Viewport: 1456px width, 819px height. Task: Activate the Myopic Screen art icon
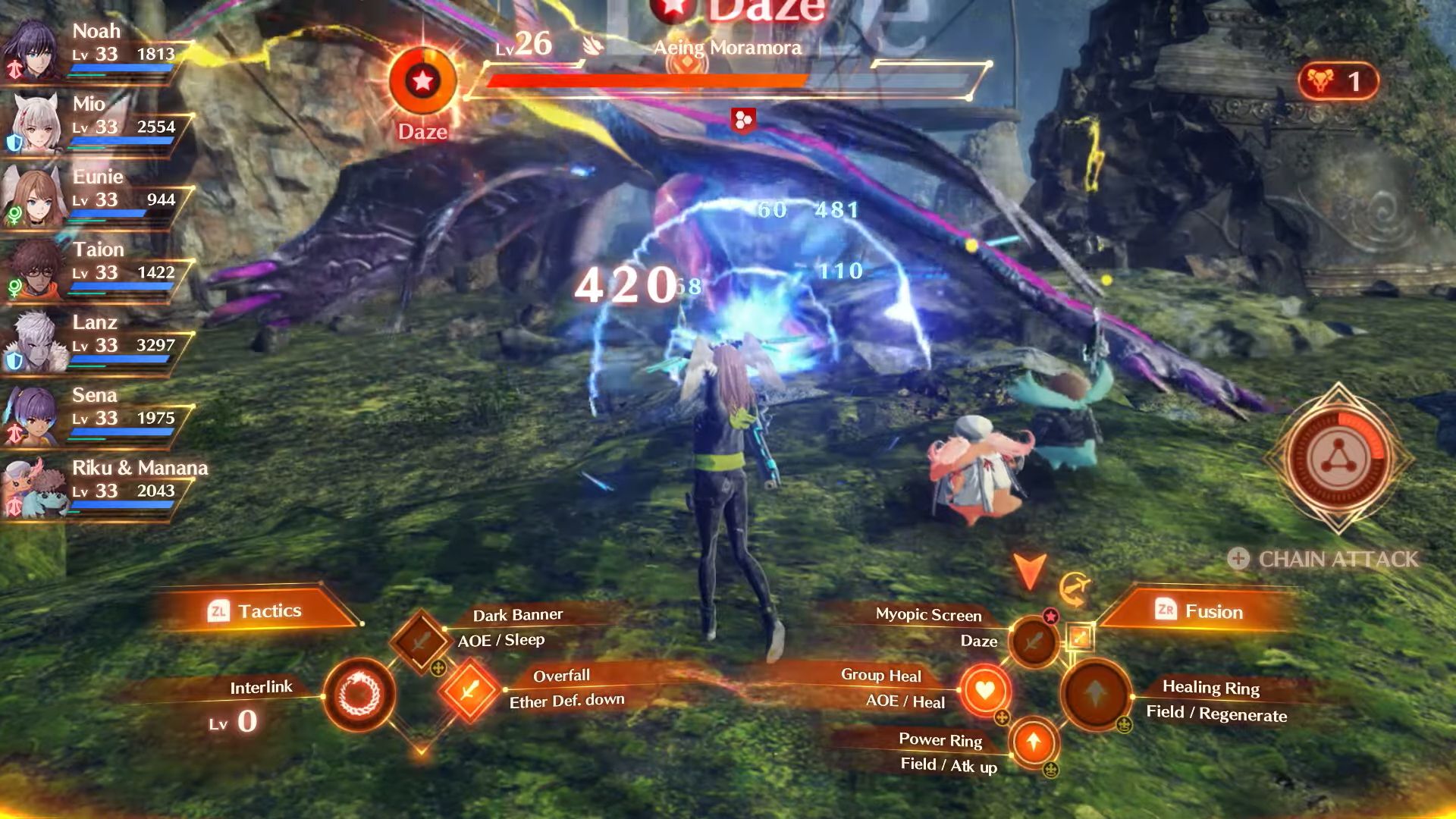1034,642
